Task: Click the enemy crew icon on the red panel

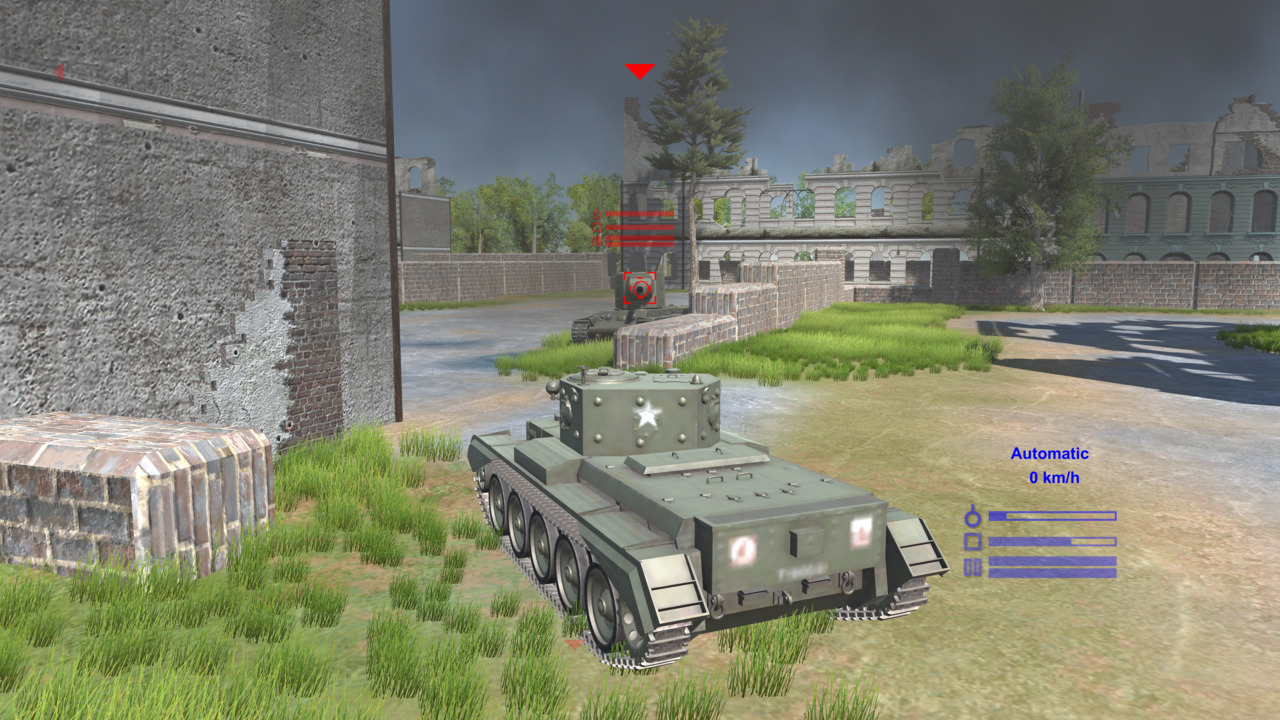Action: [x=597, y=213]
